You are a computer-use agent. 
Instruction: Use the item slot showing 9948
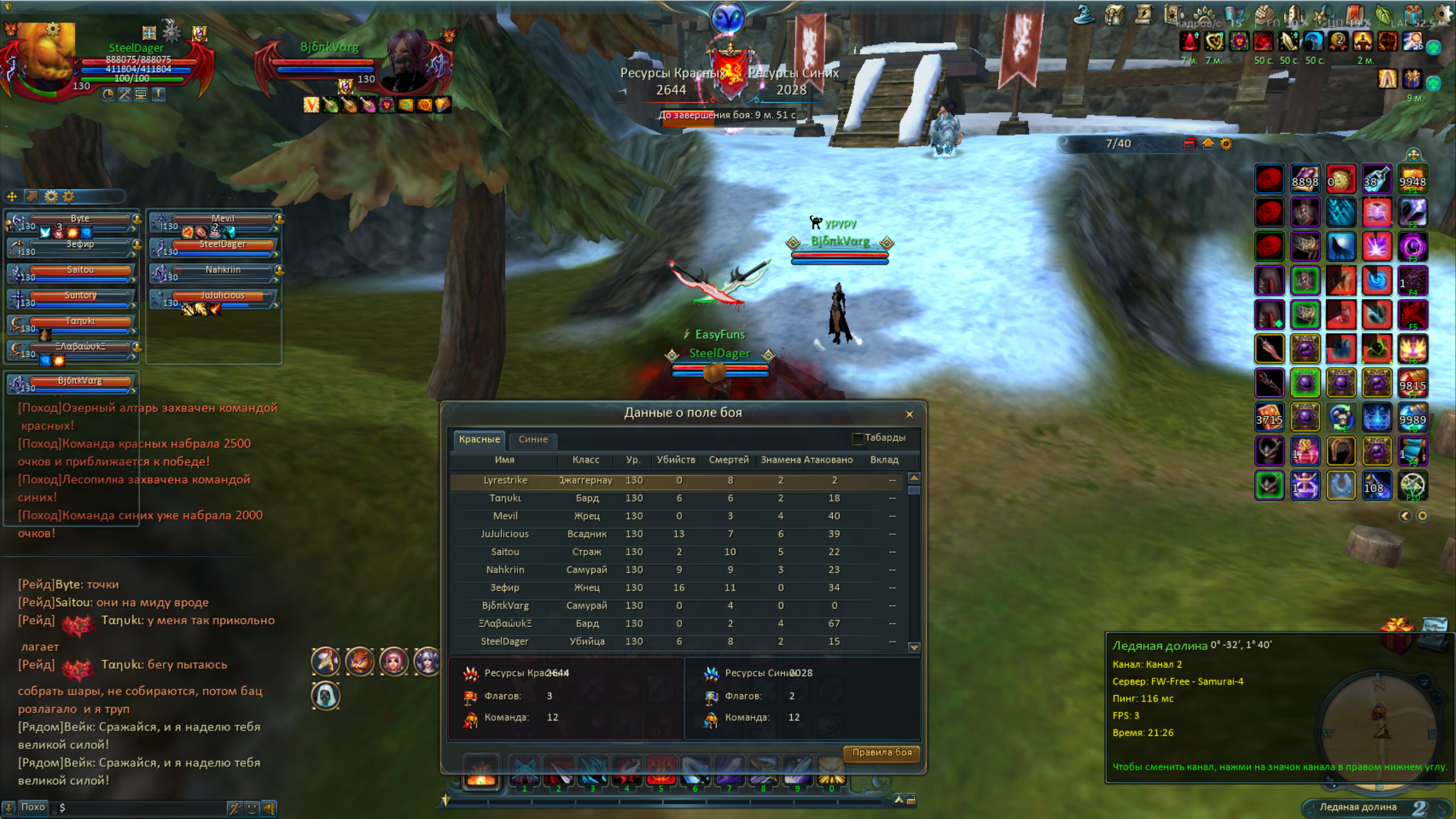click(1412, 180)
